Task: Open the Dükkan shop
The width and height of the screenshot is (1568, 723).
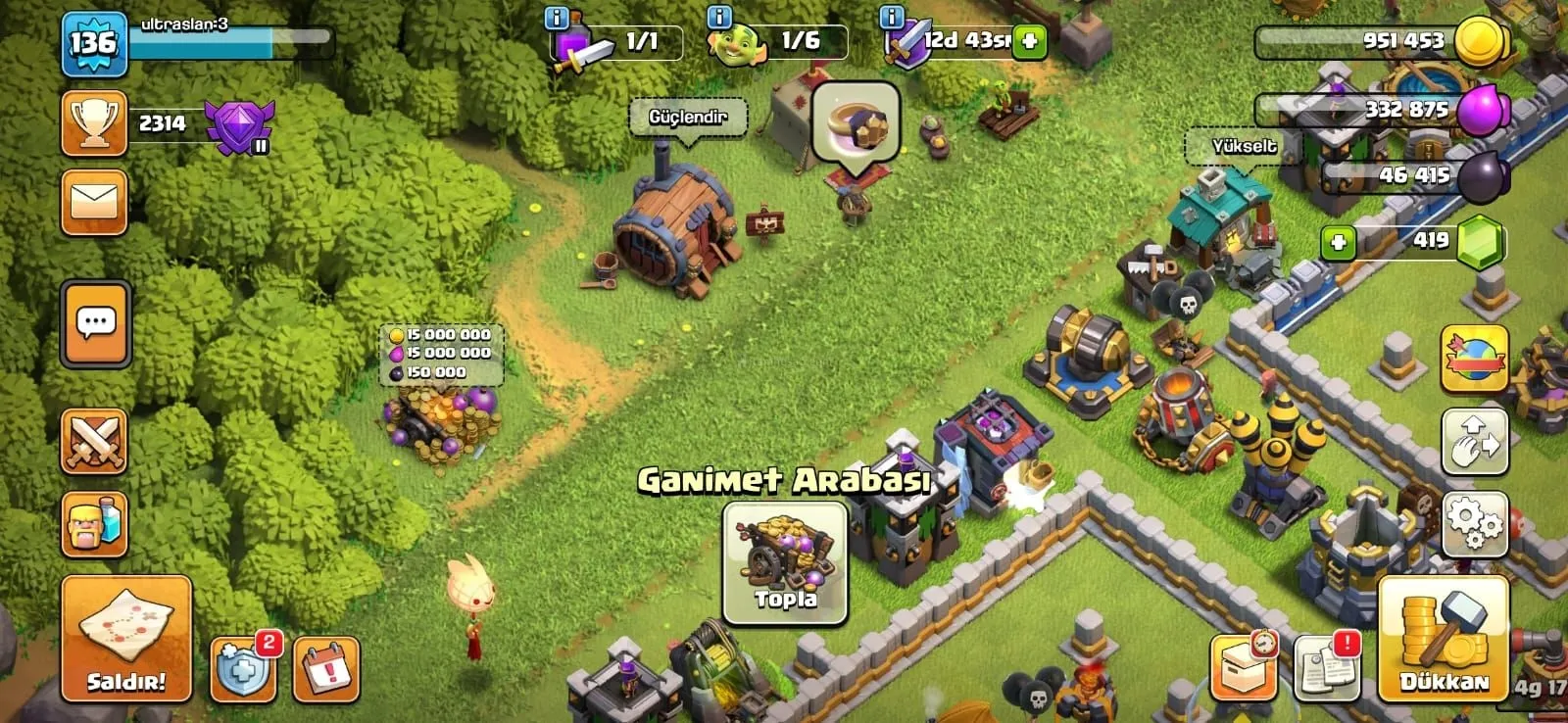Action: tap(1443, 638)
